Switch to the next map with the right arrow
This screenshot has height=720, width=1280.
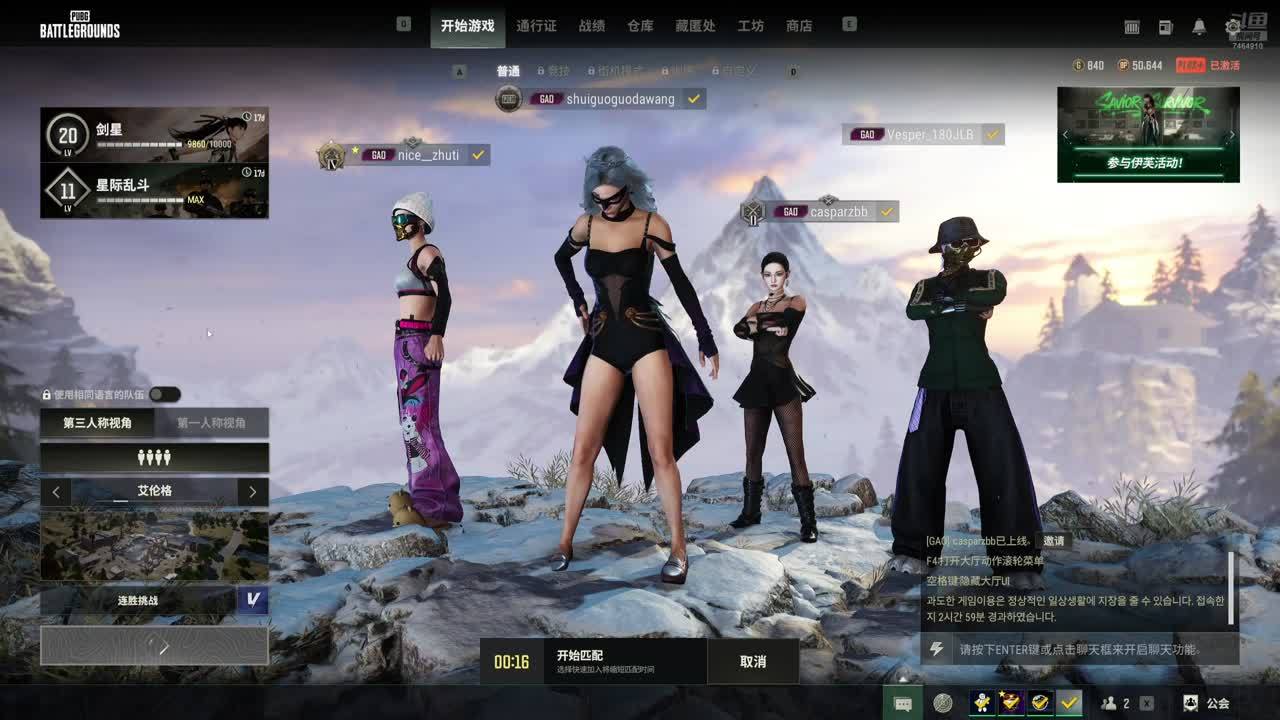[253, 492]
